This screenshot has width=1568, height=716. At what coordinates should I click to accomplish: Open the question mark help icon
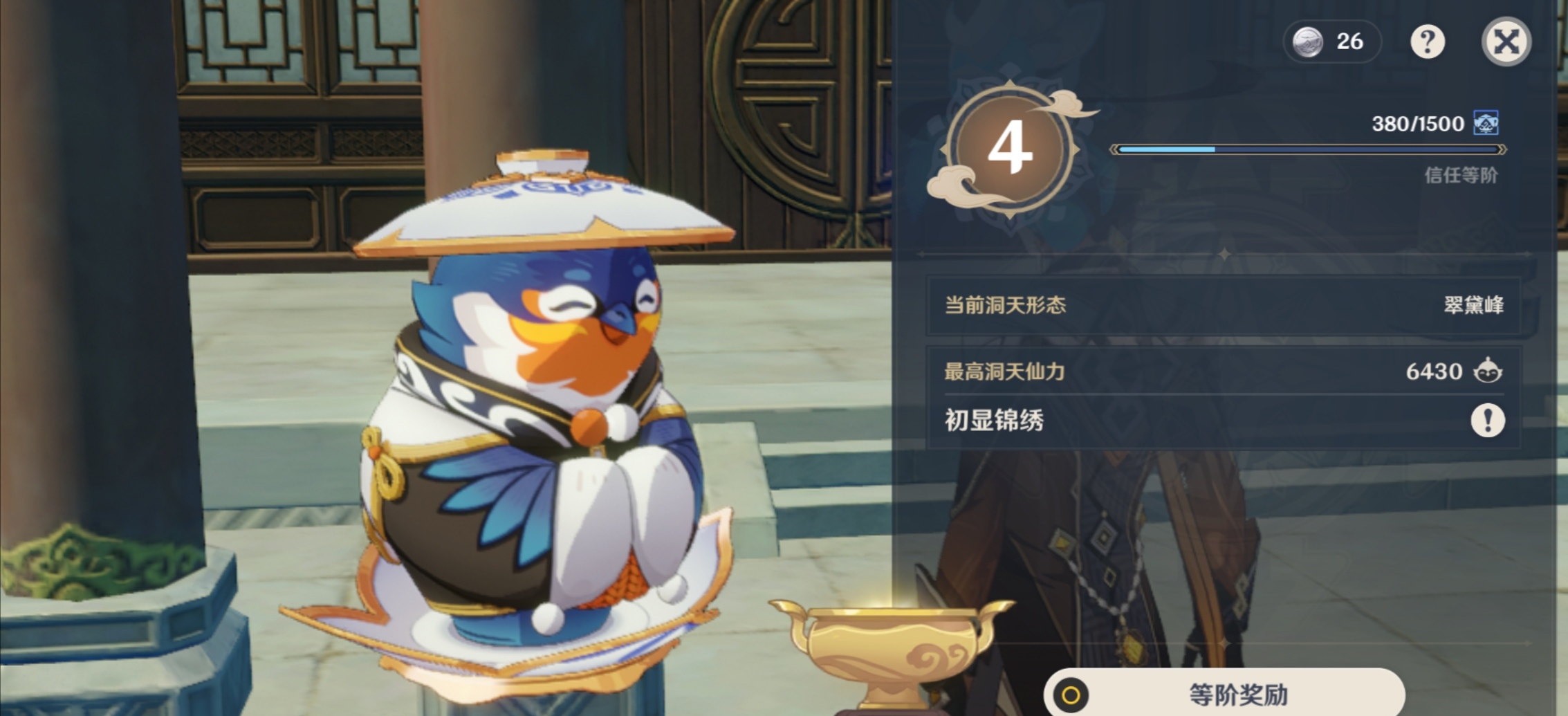pos(1429,41)
